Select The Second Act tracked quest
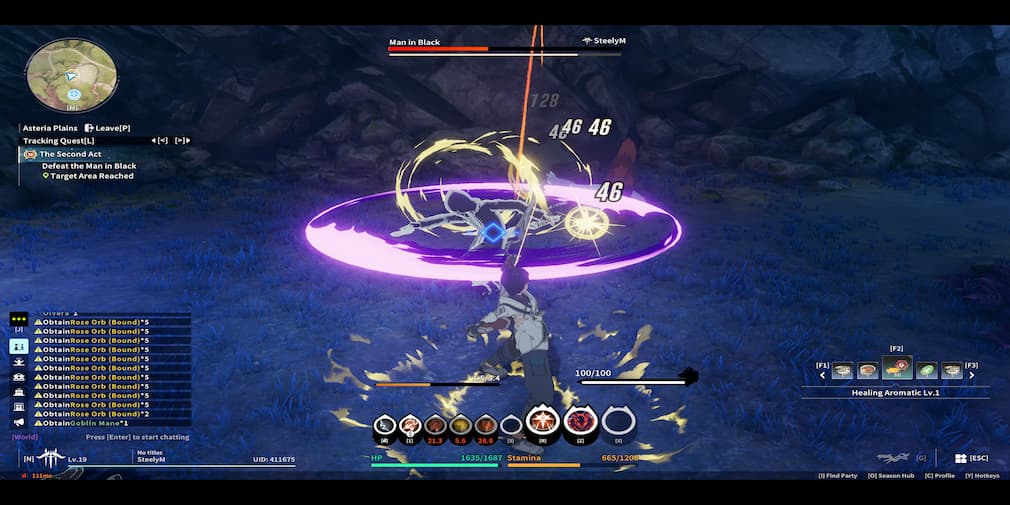1010x505 pixels. 70,154
